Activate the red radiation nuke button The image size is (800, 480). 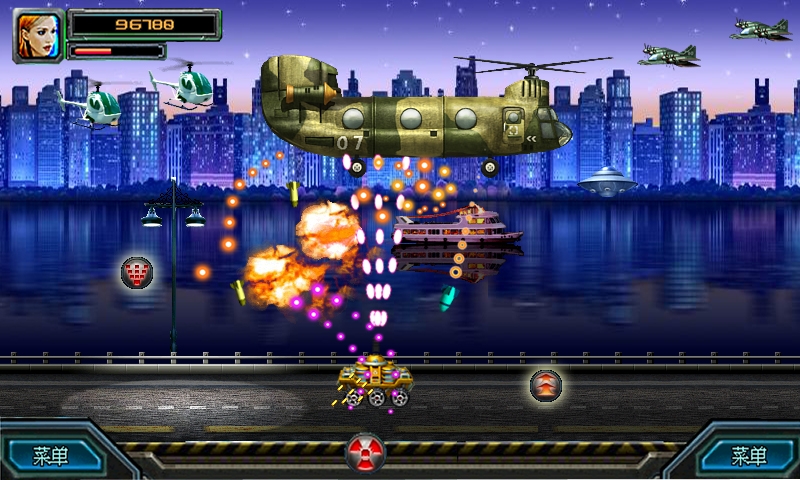365,453
